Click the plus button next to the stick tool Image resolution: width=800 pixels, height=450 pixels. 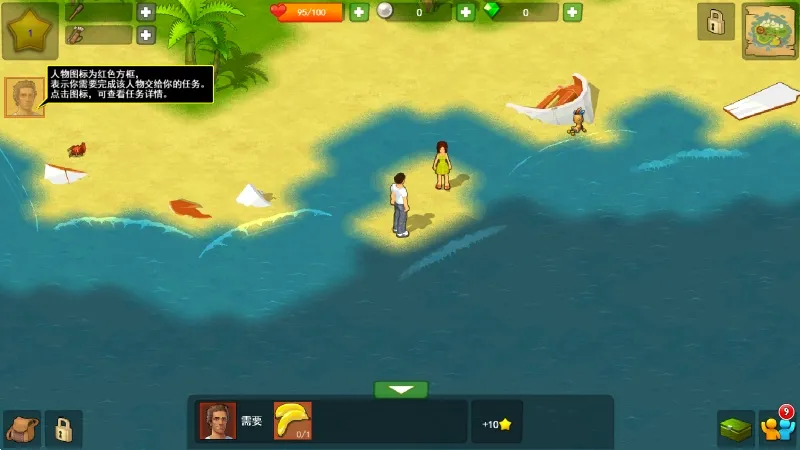[x=146, y=12]
